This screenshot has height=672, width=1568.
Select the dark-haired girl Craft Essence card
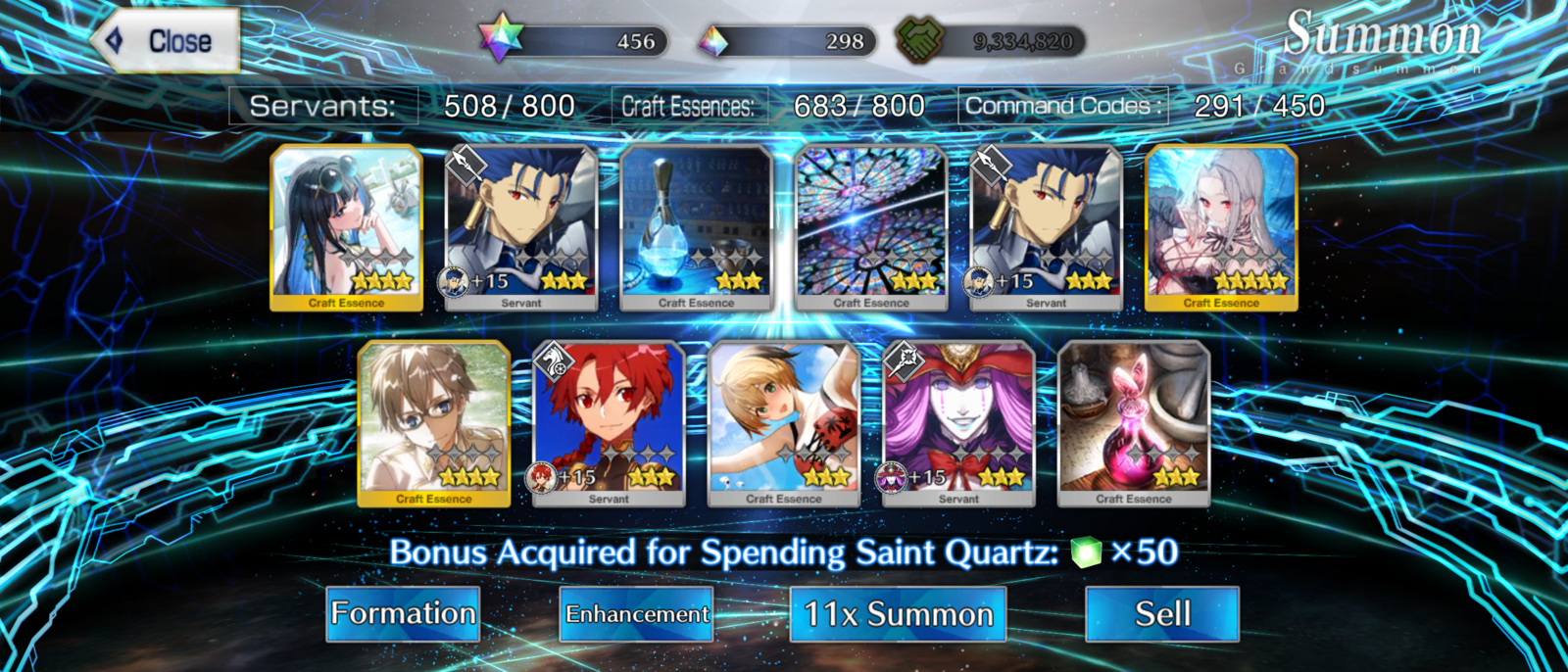(x=347, y=227)
